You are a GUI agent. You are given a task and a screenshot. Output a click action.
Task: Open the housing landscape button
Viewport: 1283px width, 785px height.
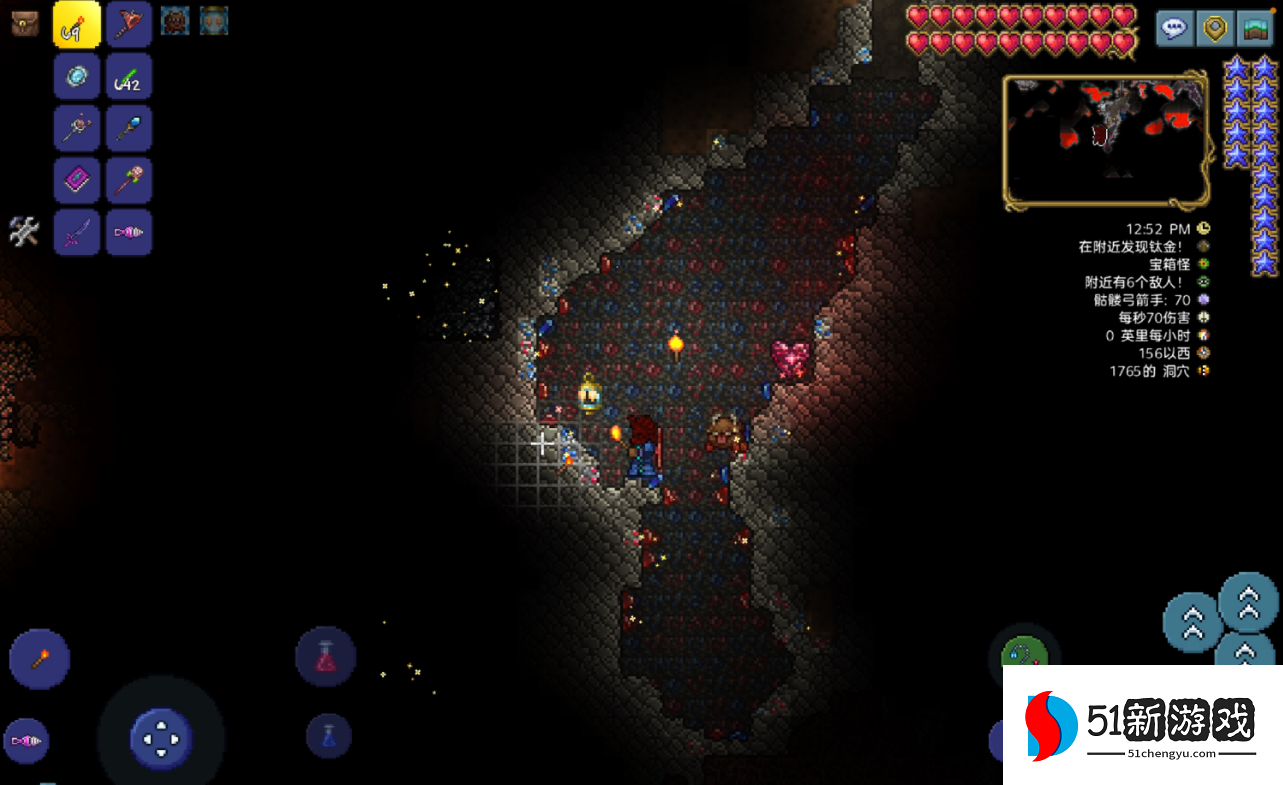(1255, 28)
